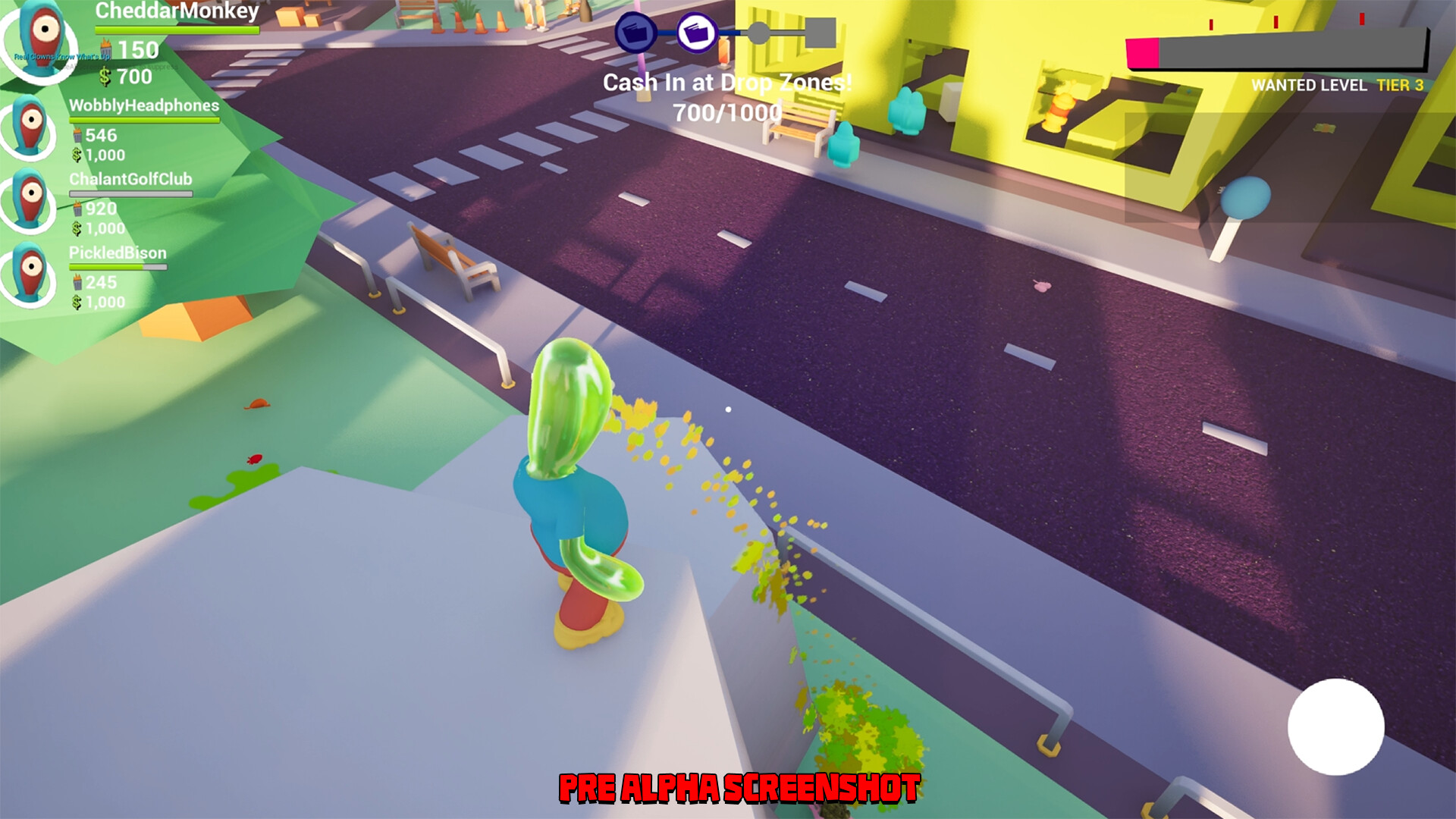This screenshot has height=819, width=1456.
Task: Toggle the dollar icon beside ChalantGolfClub's 1,000
Action: point(77,227)
